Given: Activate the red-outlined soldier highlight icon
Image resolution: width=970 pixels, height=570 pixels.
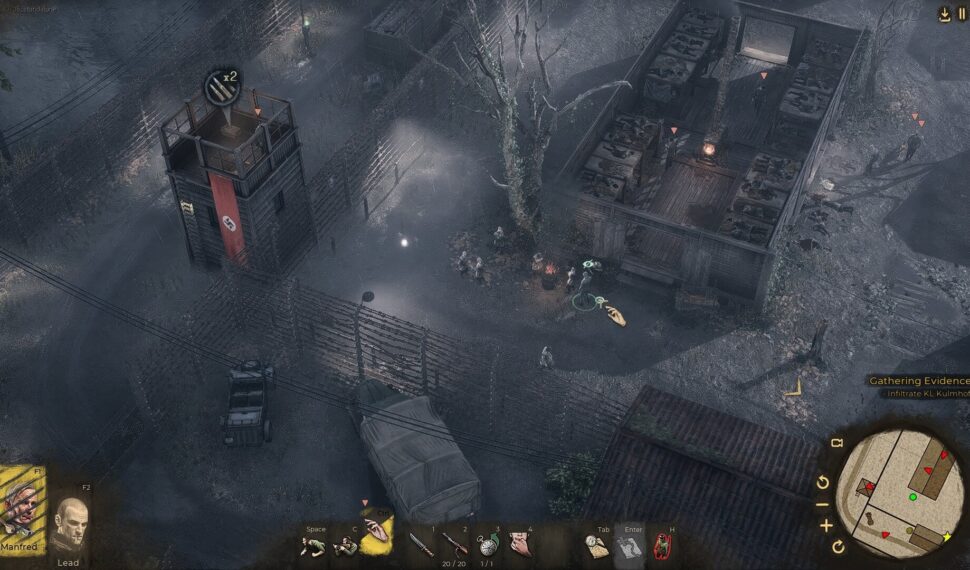Looking at the screenshot, I should [x=661, y=545].
